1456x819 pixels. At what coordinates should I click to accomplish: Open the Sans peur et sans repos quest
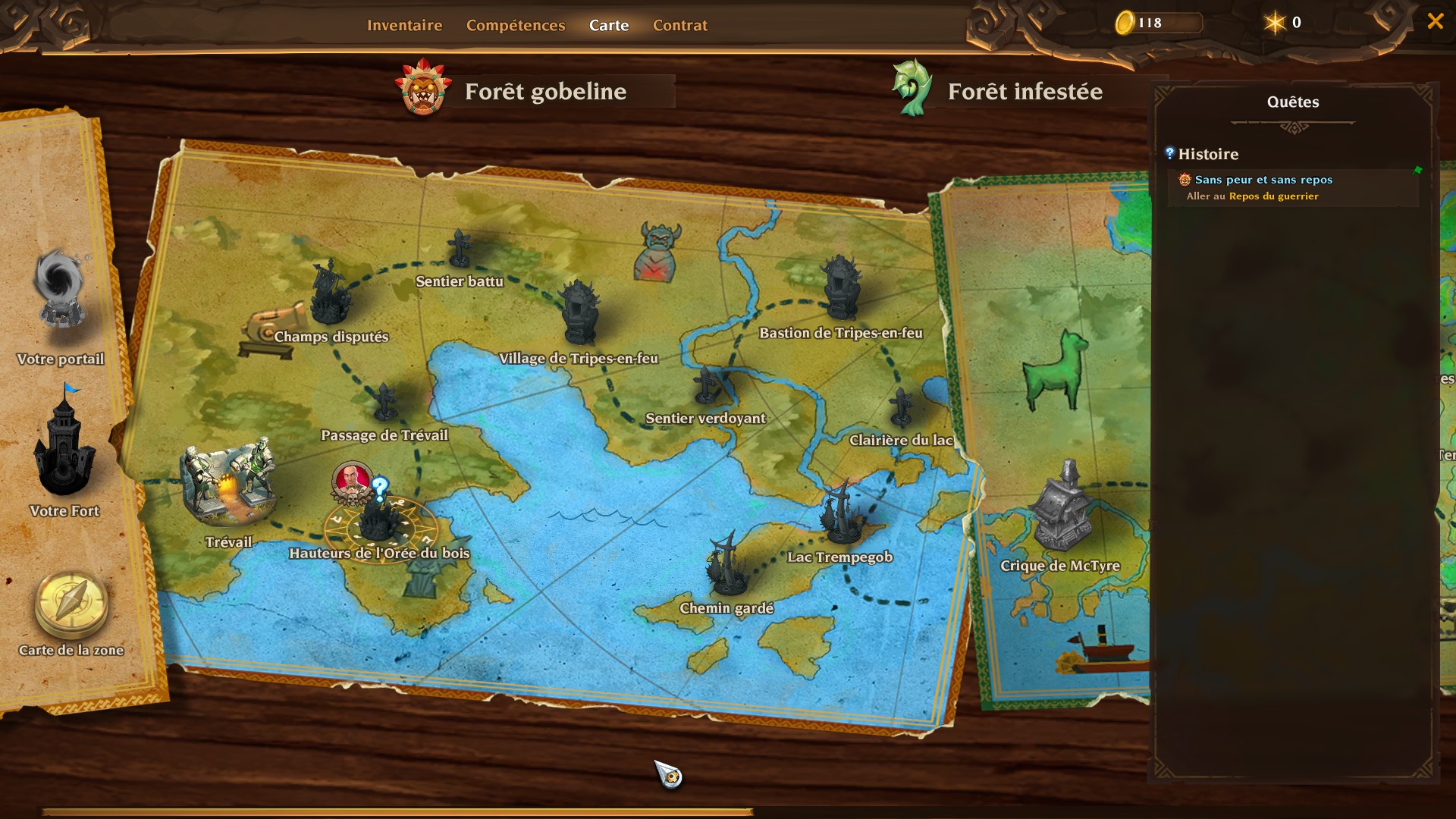[1263, 180]
